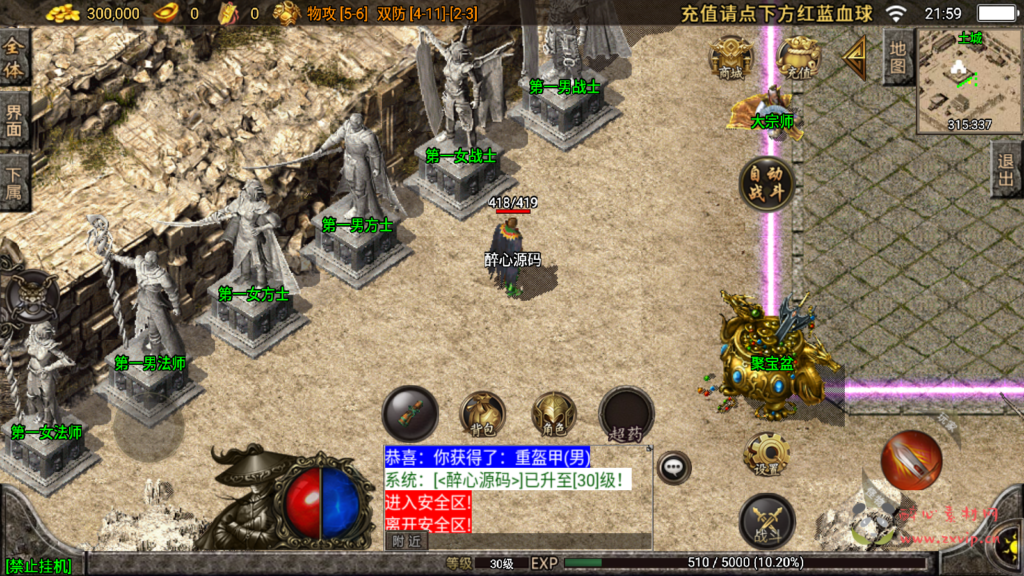Open the chat speech bubble button
Screen dimensions: 1024x576
(674, 466)
